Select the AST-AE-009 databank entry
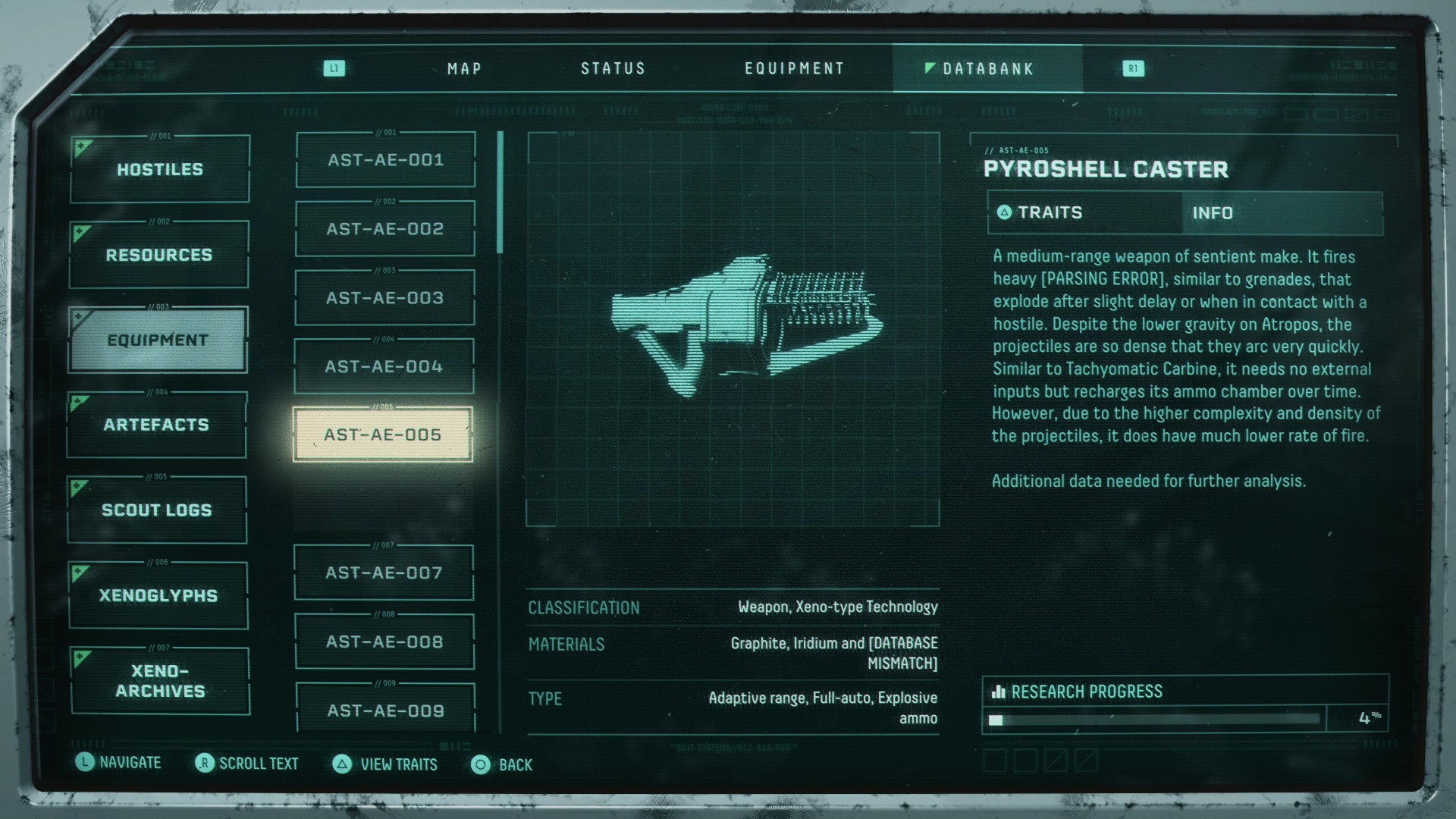Viewport: 1456px width, 819px height. tap(384, 711)
